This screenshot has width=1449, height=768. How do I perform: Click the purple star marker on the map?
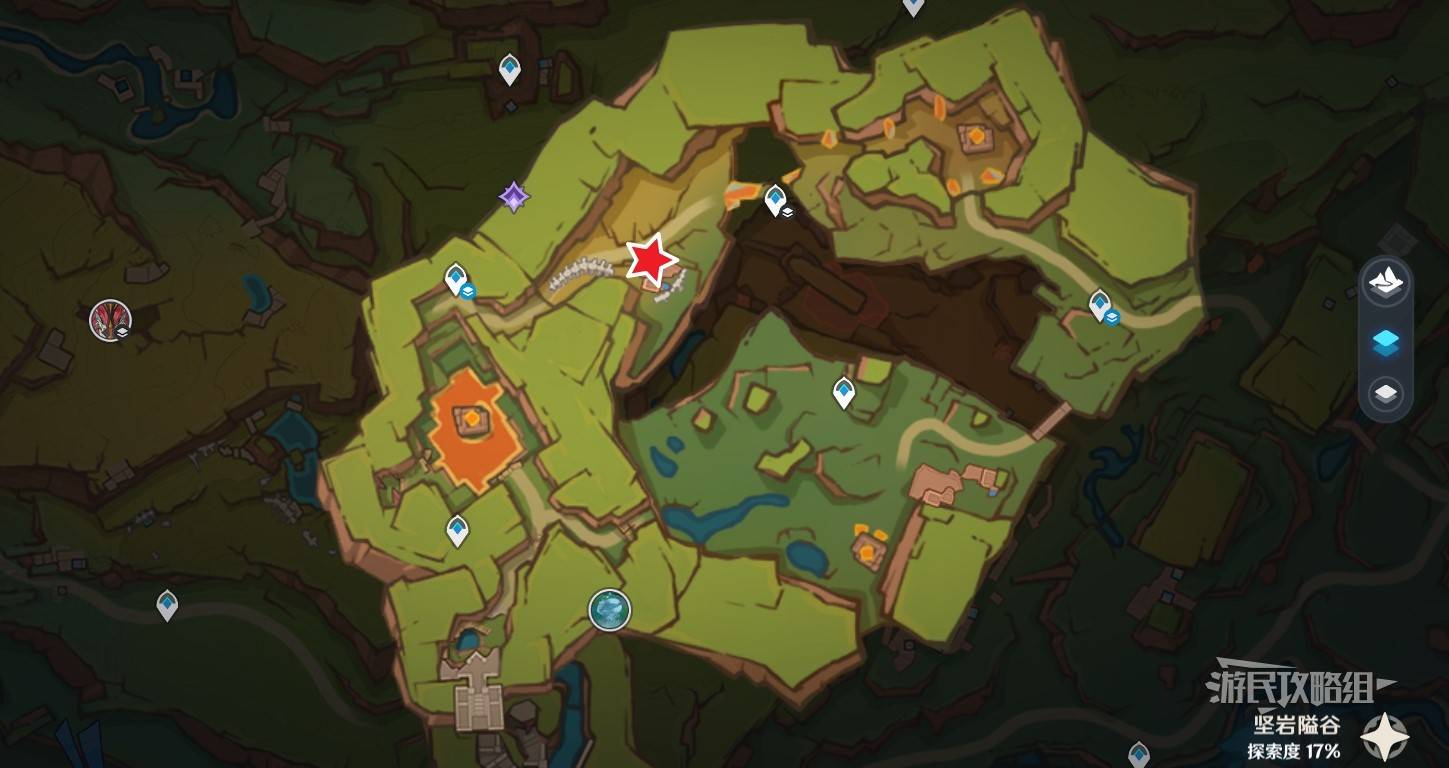point(514,197)
